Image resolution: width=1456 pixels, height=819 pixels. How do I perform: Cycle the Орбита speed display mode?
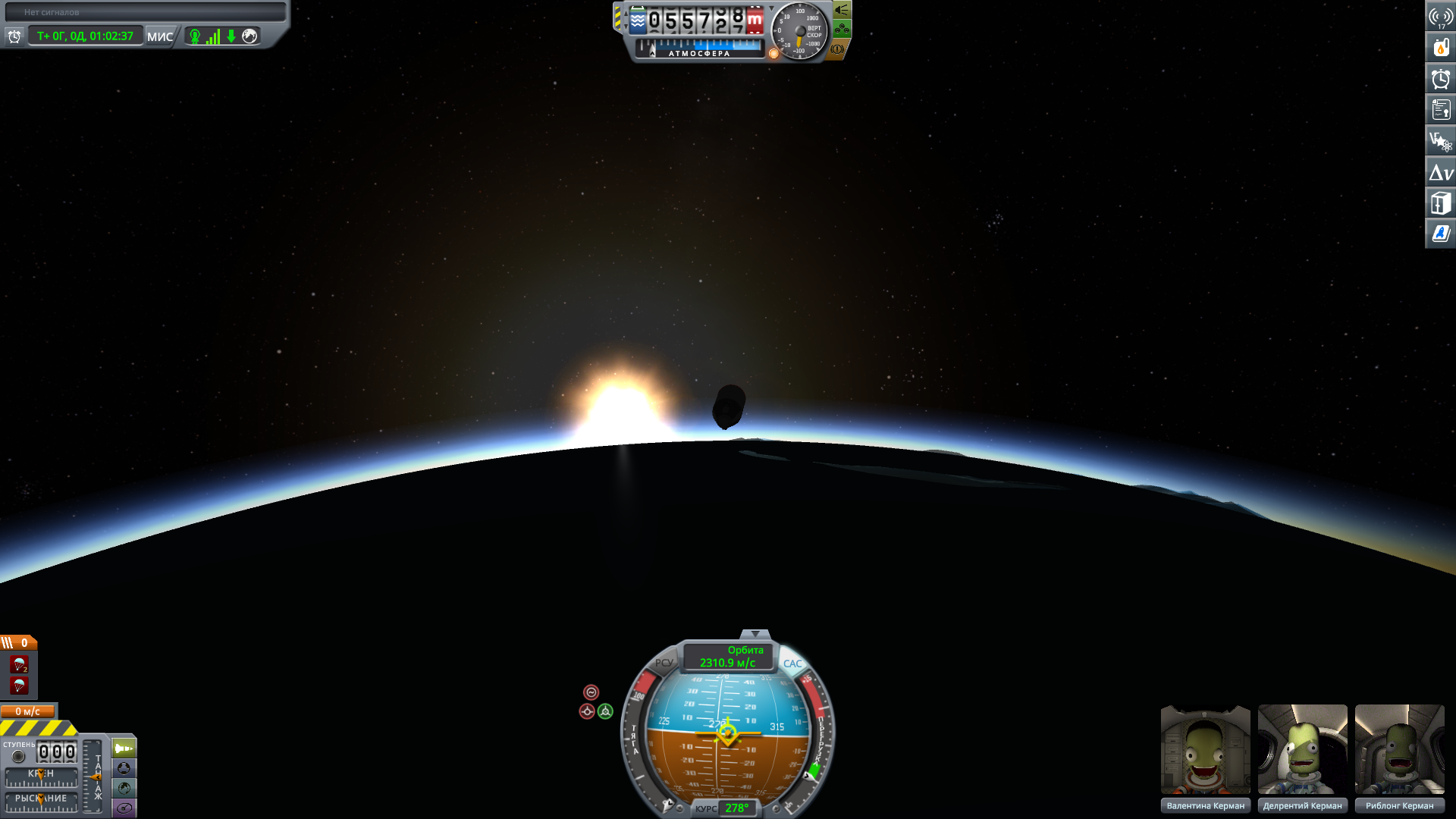click(728, 657)
